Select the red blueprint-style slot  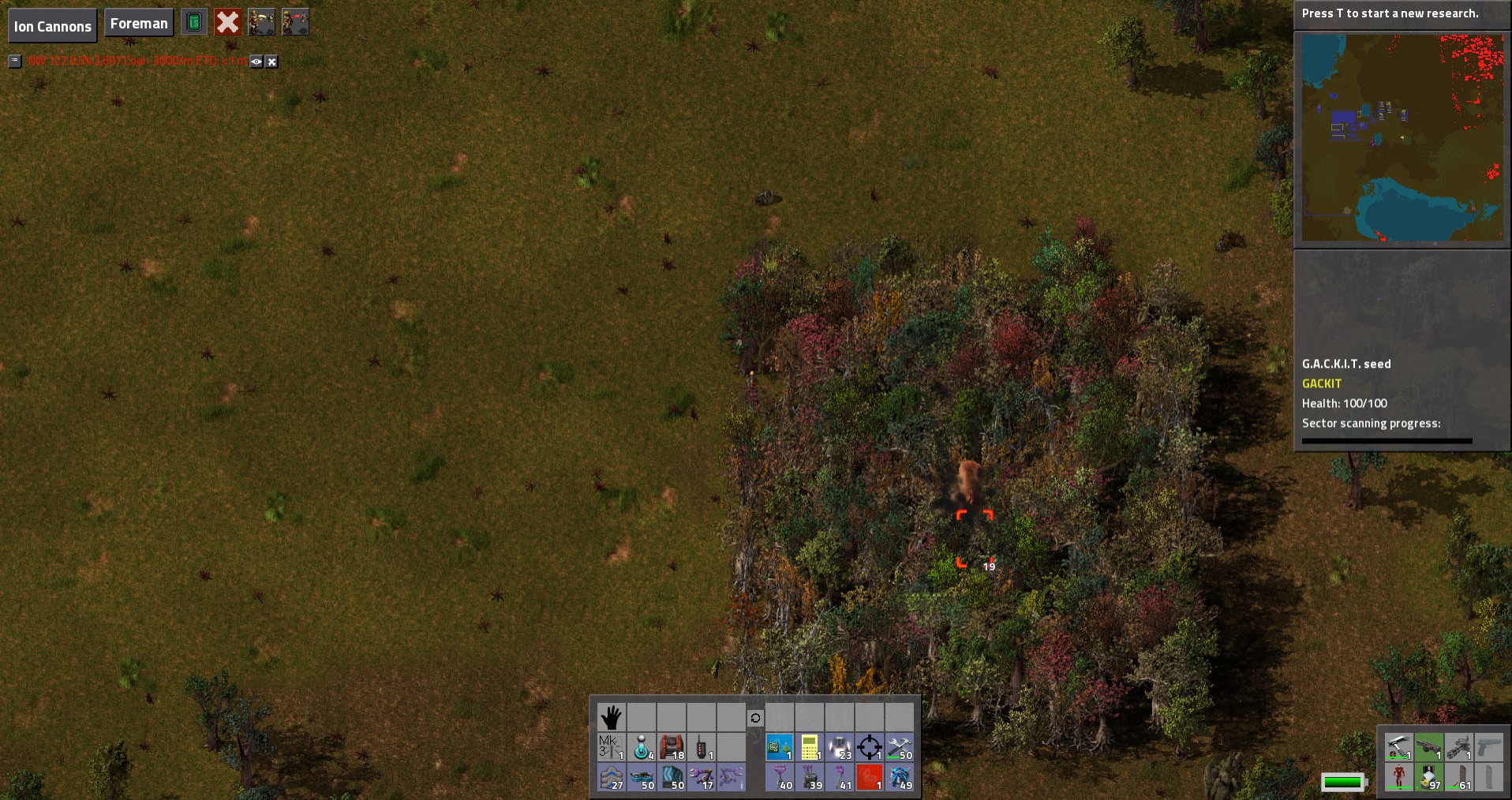tap(869, 777)
